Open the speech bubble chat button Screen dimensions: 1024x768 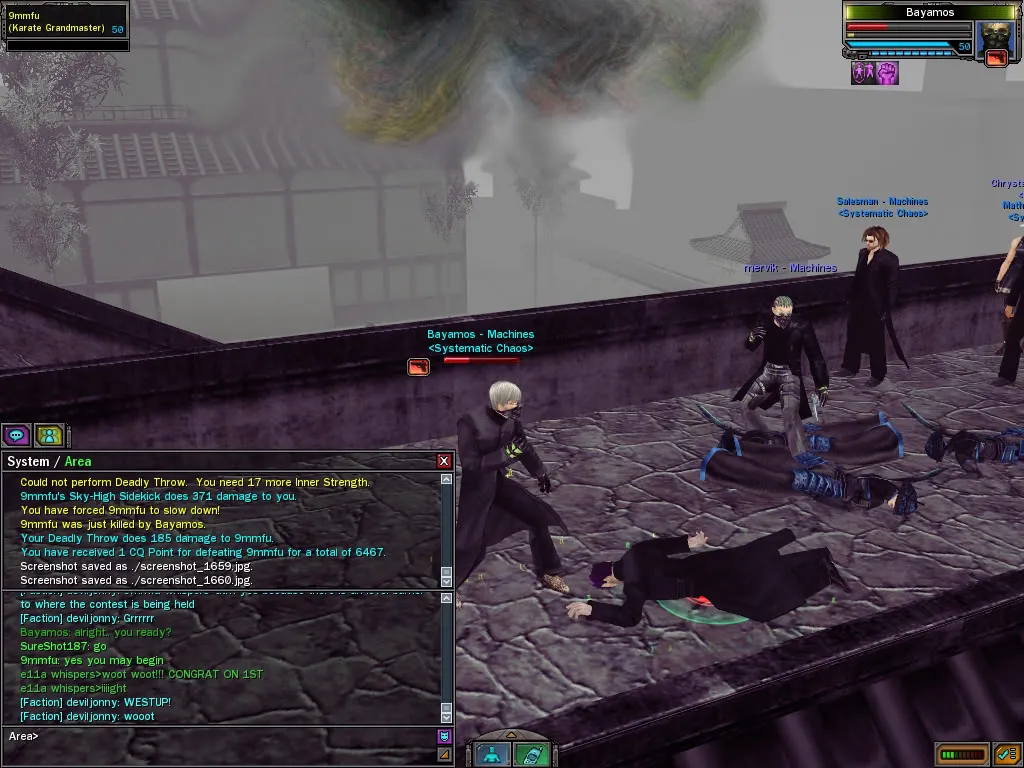click(x=15, y=435)
